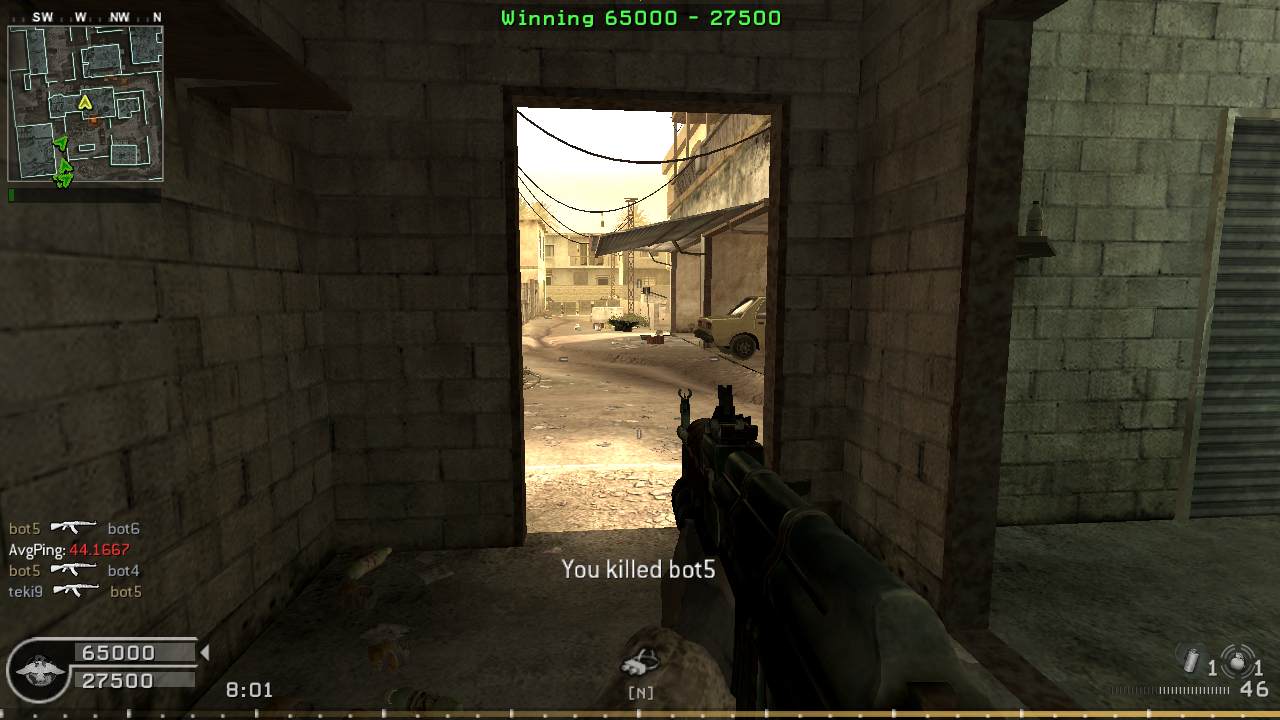This screenshot has height=720, width=1280.
Task: Choose the frag grenade icon
Action: 1237,661
